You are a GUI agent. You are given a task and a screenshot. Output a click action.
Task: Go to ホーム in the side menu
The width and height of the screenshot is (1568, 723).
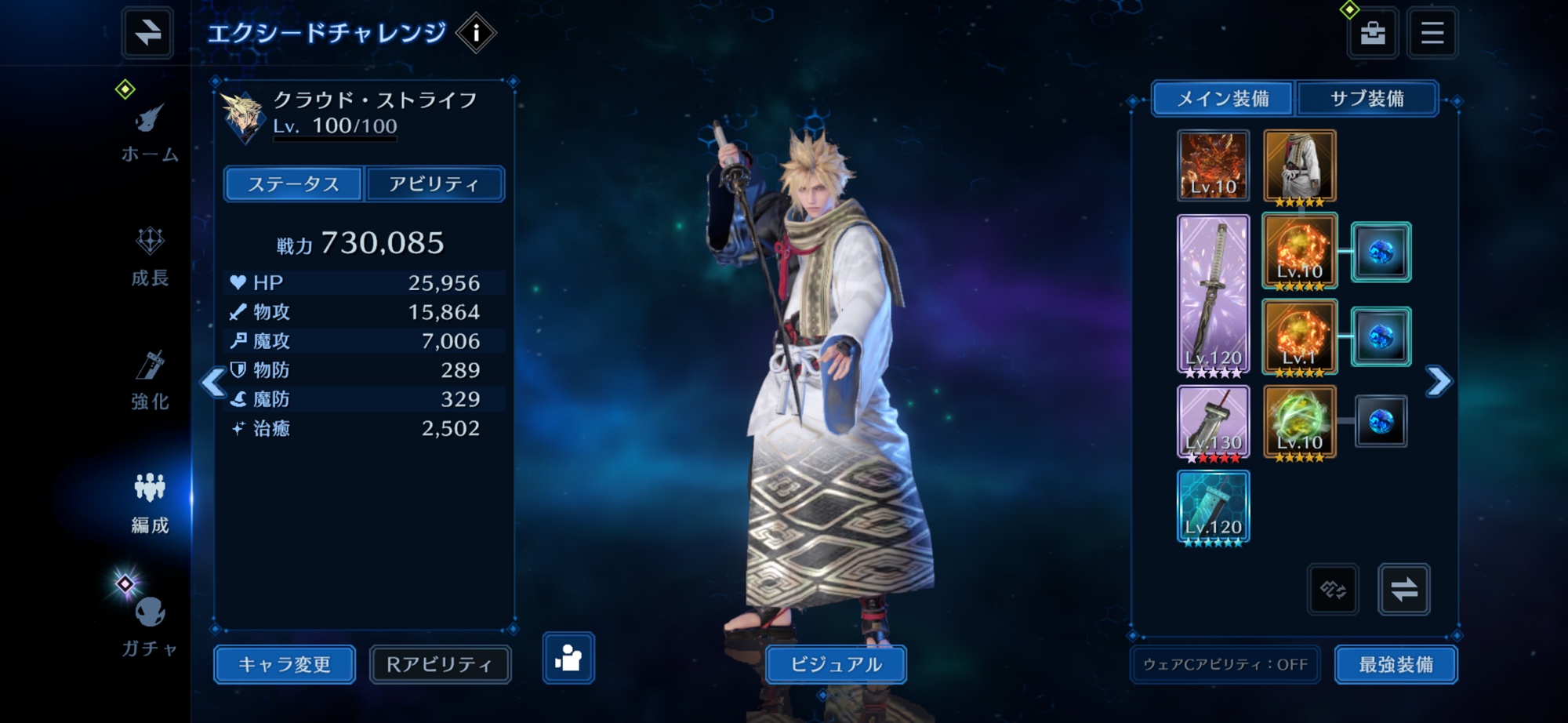pos(149,133)
